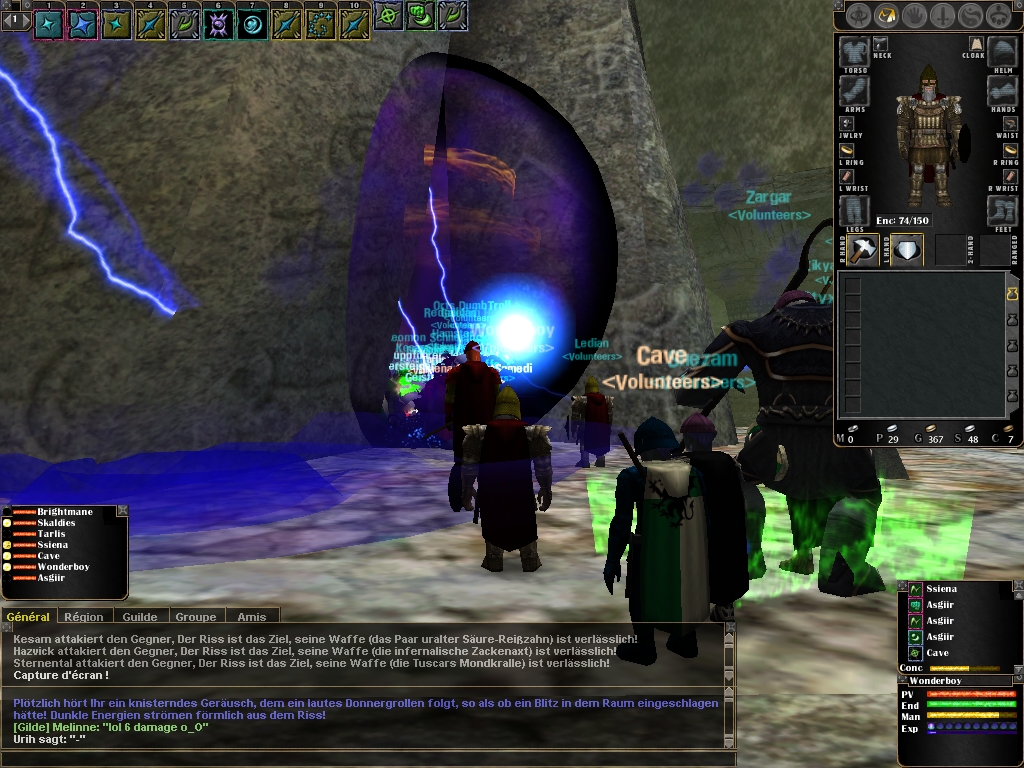1024x768 pixels.
Task: Show the Amis chat tab
Action: [x=252, y=617]
